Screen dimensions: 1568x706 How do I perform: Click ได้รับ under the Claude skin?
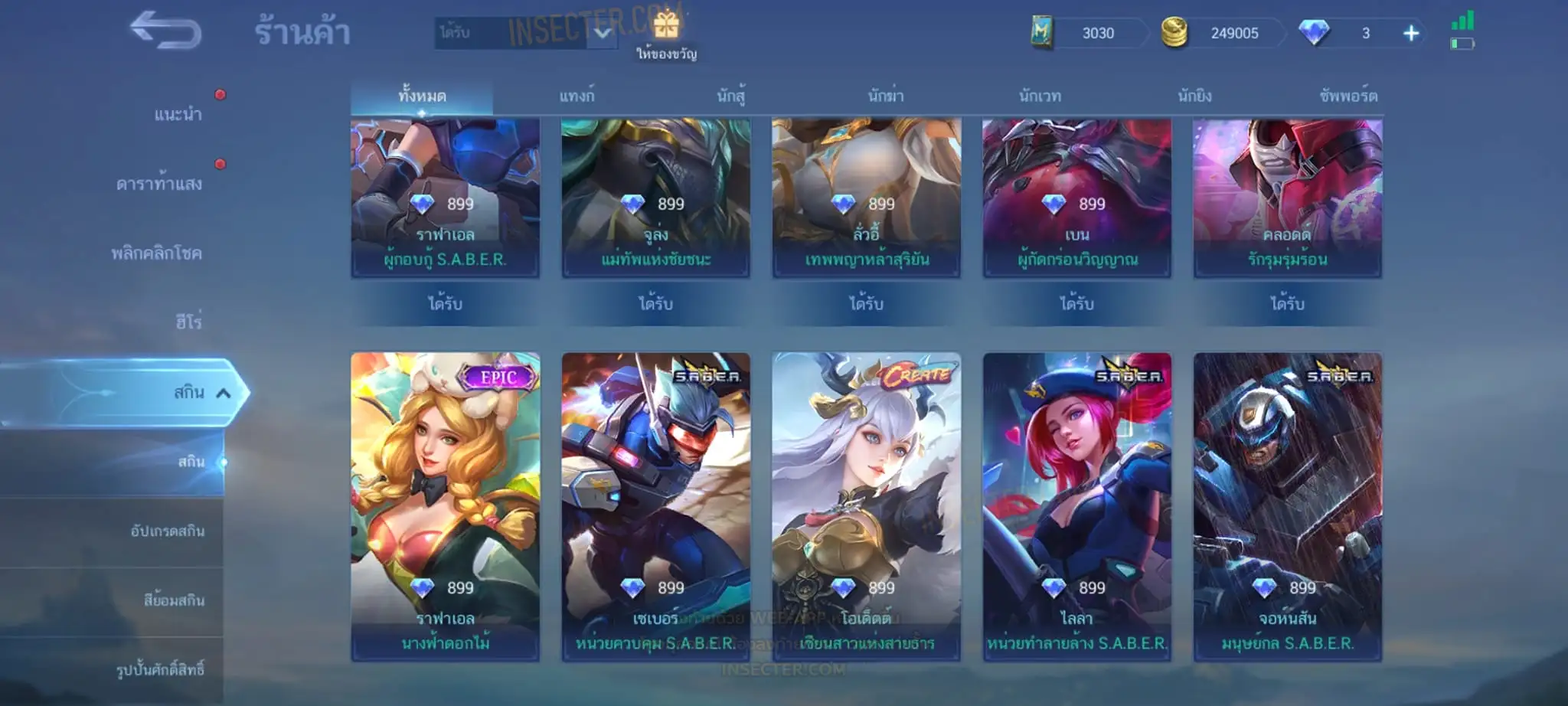coord(1287,304)
